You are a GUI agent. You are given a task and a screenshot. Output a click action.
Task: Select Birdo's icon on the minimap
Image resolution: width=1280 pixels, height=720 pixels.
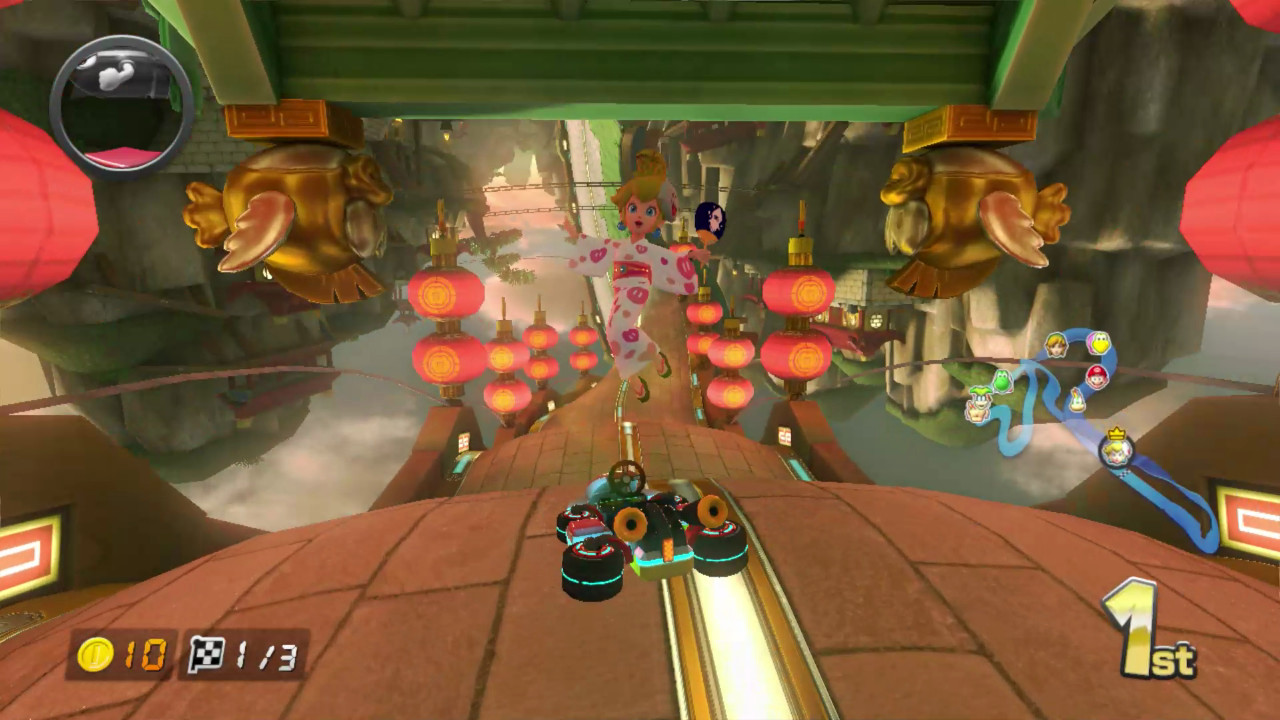tap(1098, 343)
